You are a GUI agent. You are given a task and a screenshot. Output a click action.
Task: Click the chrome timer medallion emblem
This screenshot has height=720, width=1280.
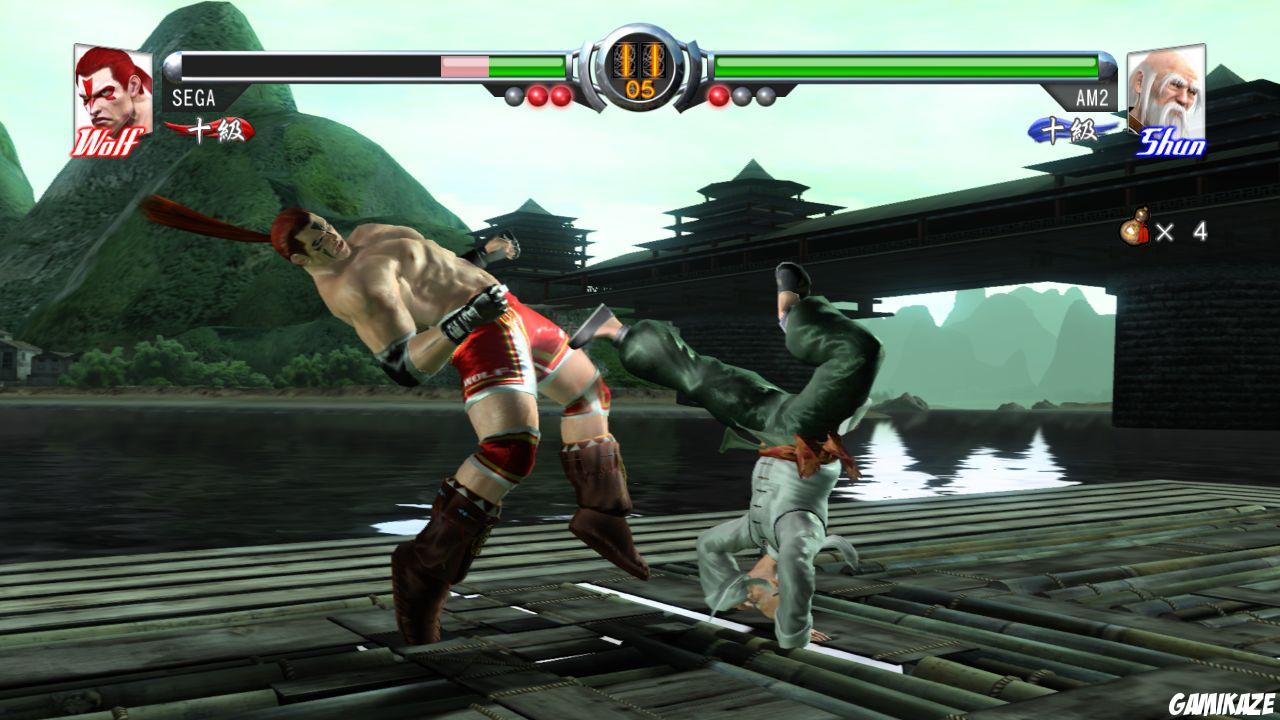coord(640,65)
